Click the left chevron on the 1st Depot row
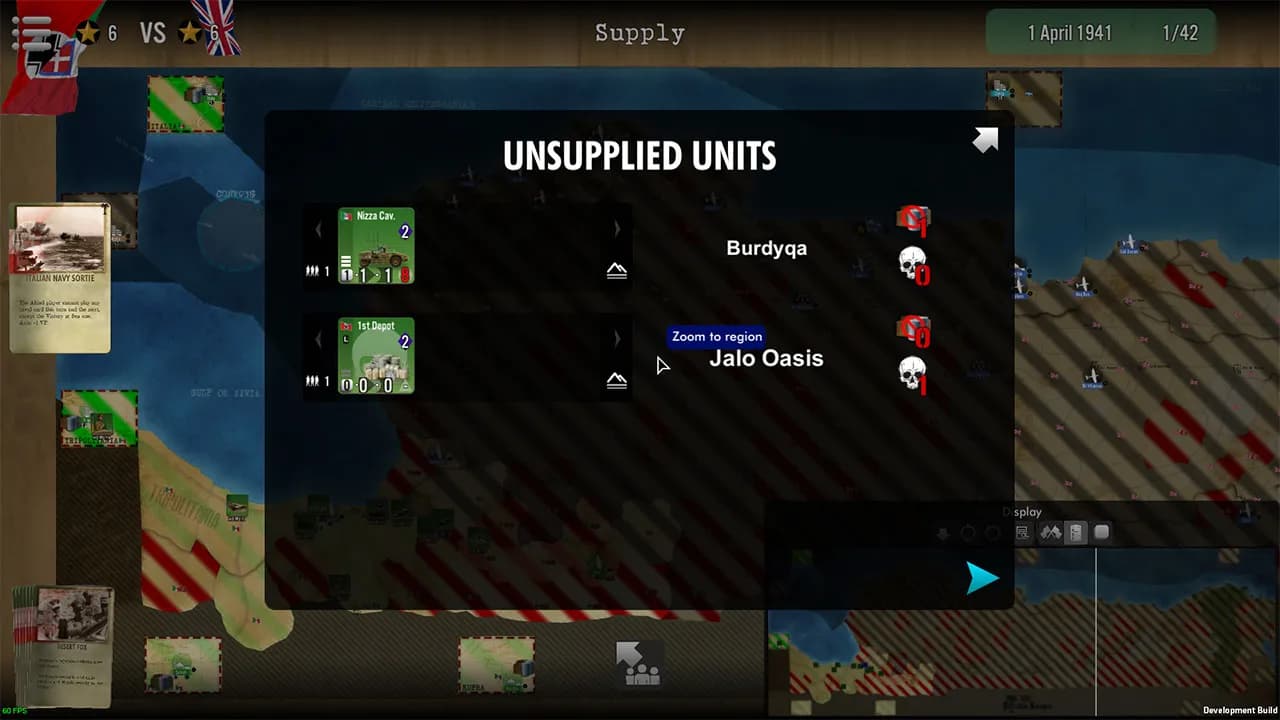This screenshot has width=1280, height=720. coord(318,340)
